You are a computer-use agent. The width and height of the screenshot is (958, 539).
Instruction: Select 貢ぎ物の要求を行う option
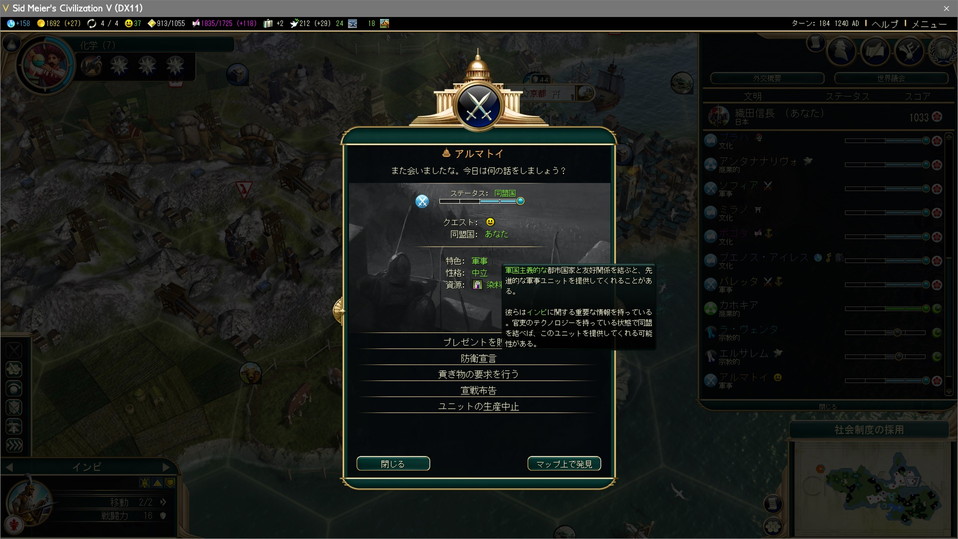[478, 374]
